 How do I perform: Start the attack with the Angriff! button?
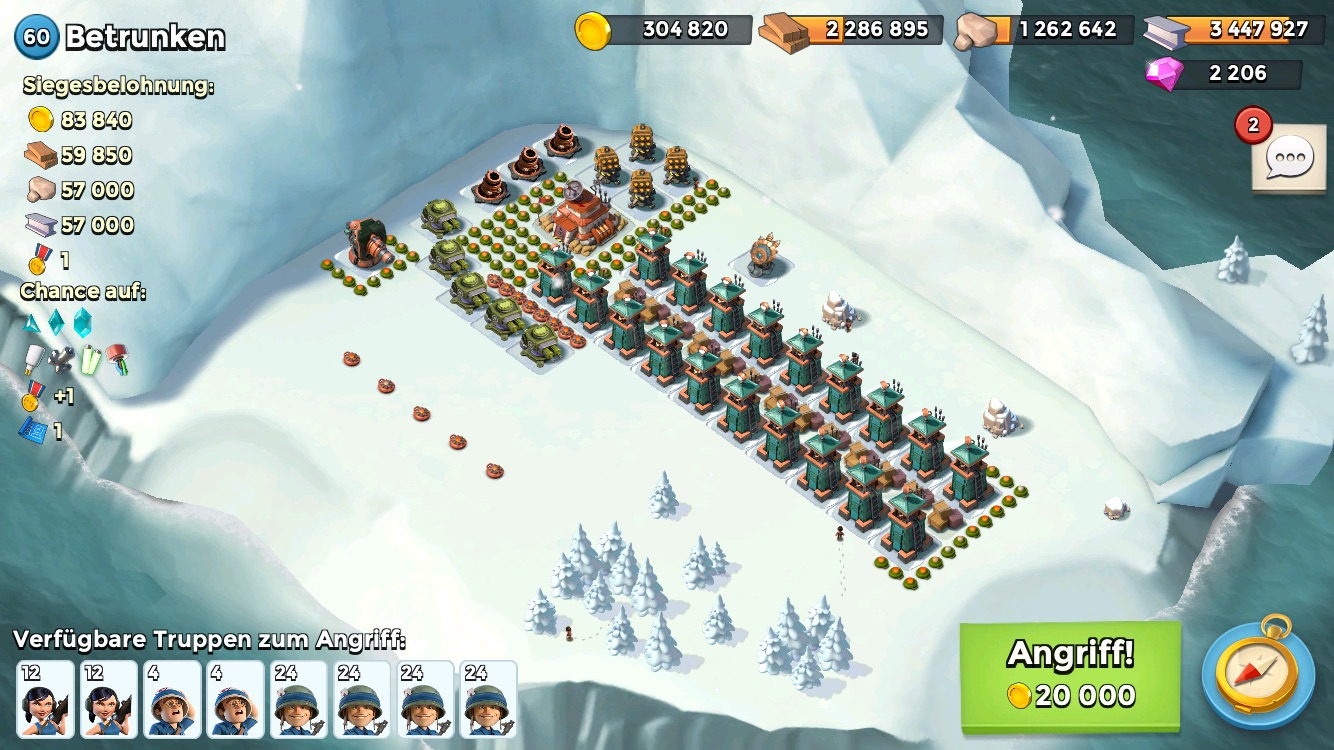(x=1069, y=676)
